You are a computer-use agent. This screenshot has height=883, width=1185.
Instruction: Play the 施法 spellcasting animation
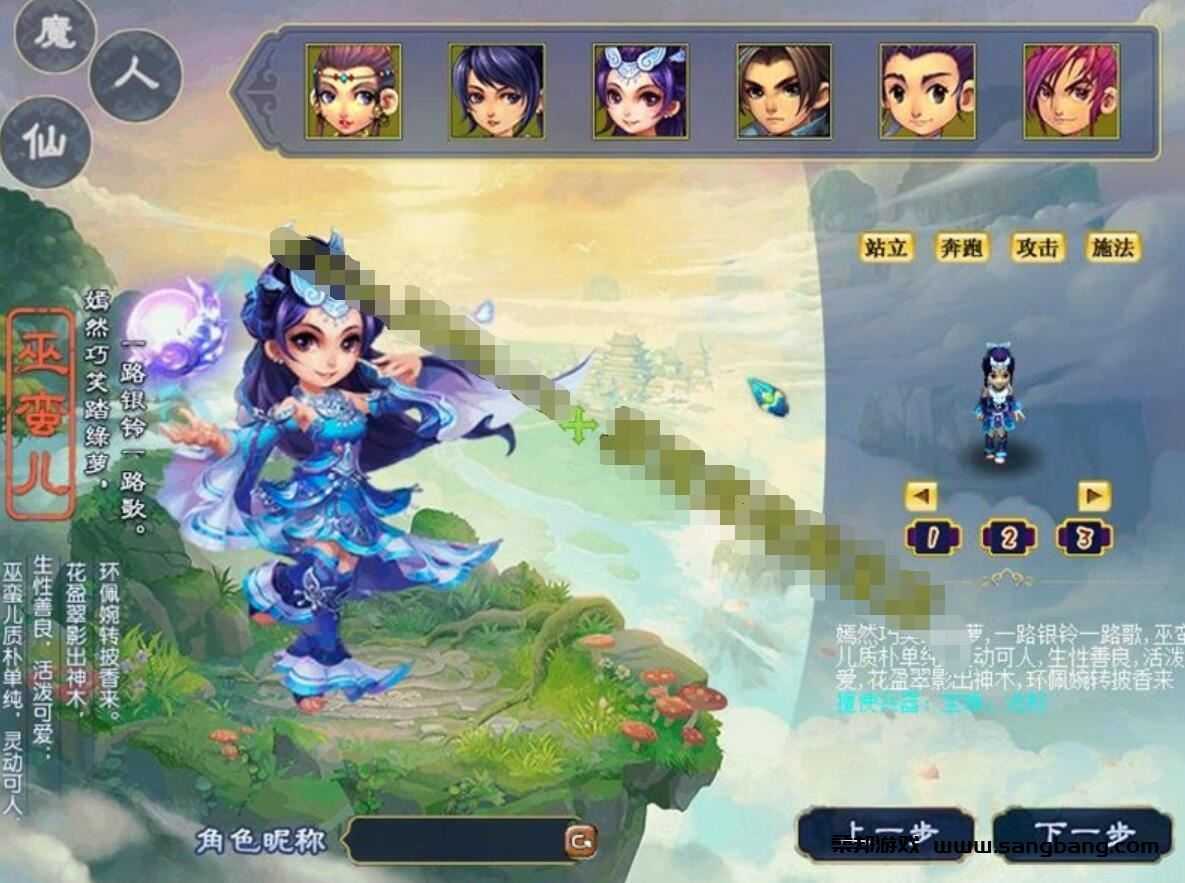pos(1112,247)
